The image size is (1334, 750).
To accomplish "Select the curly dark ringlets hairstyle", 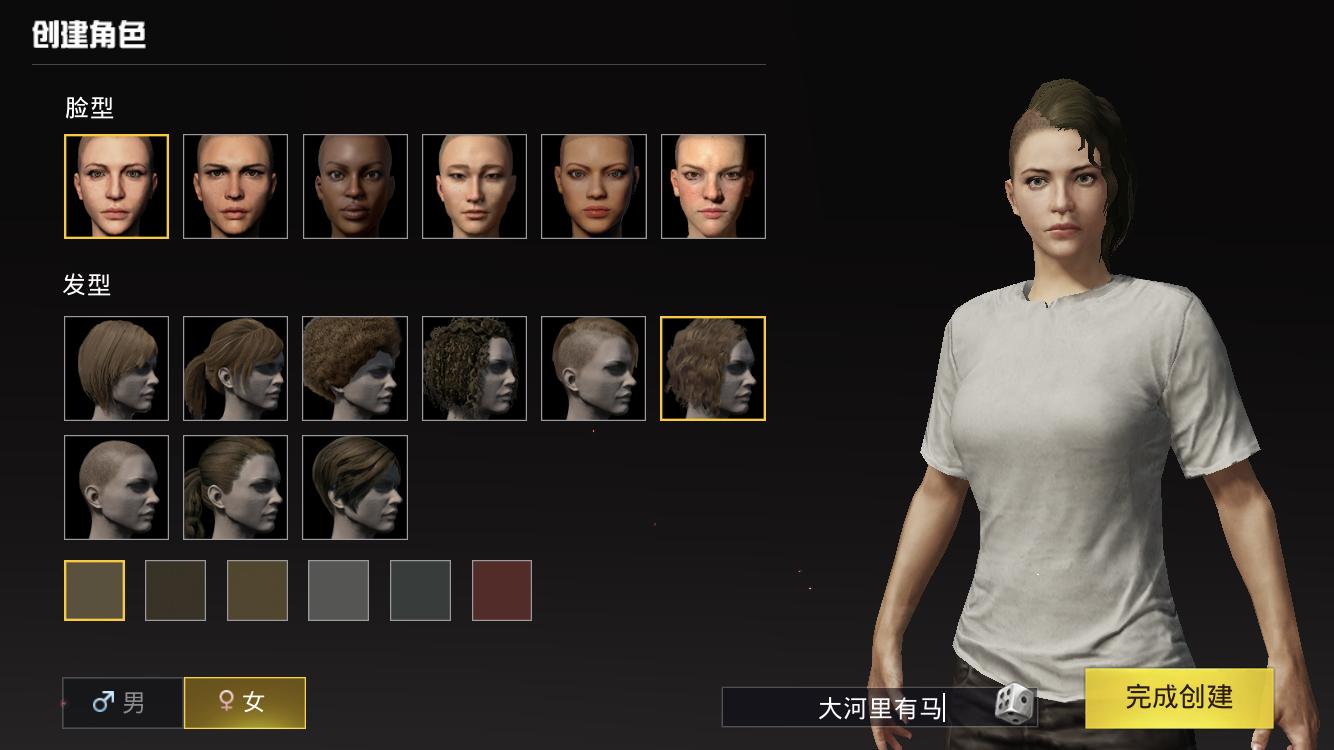I will coord(474,368).
